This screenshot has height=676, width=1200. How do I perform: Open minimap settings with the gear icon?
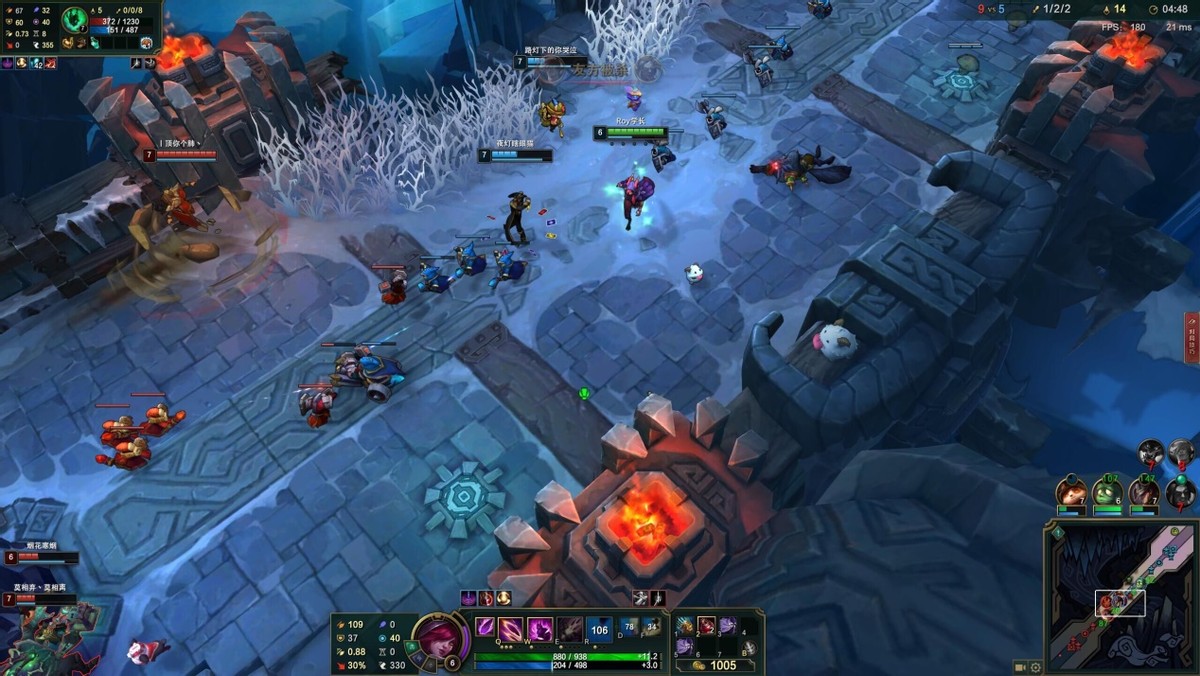tap(1036, 667)
